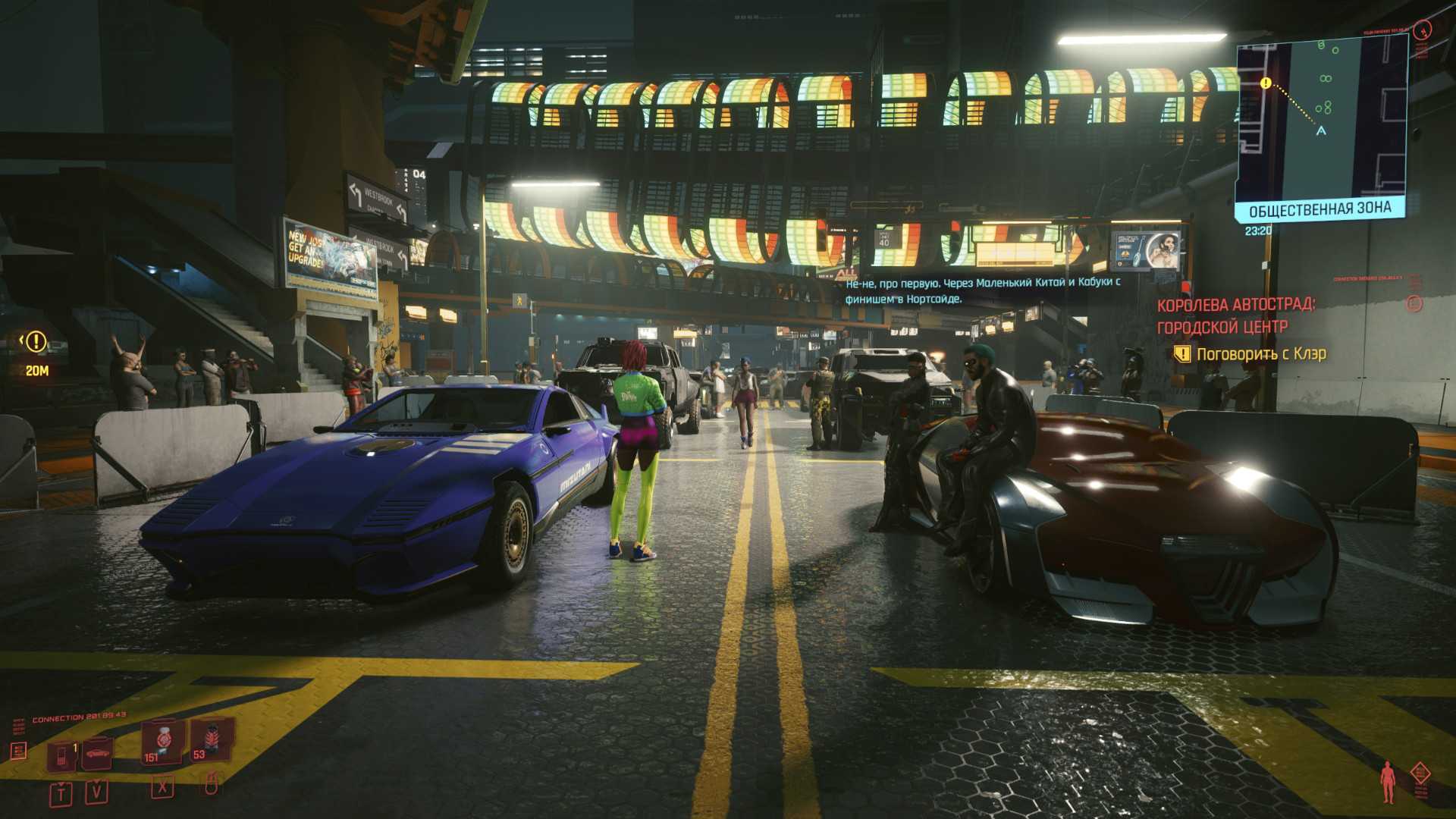Click the red body silhouette status icon
The width and height of the screenshot is (1456, 819).
point(1388,782)
